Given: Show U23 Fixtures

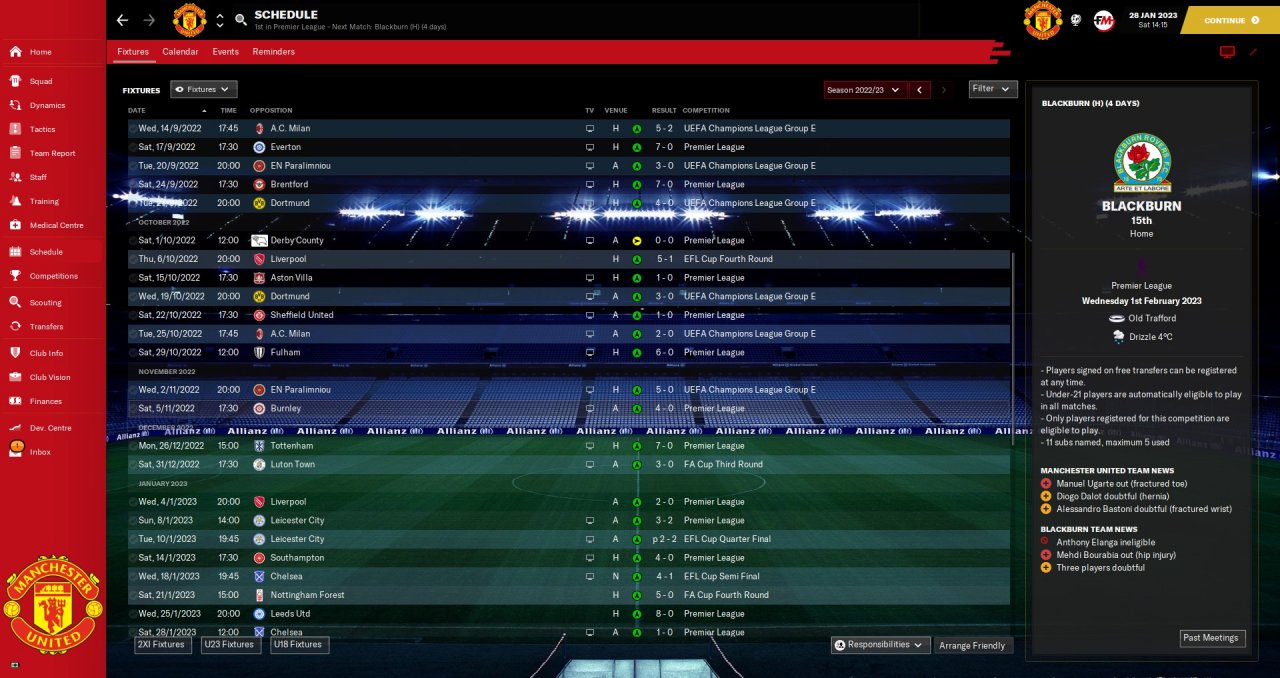Looking at the screenshot, I should click(x=229, y=645).
